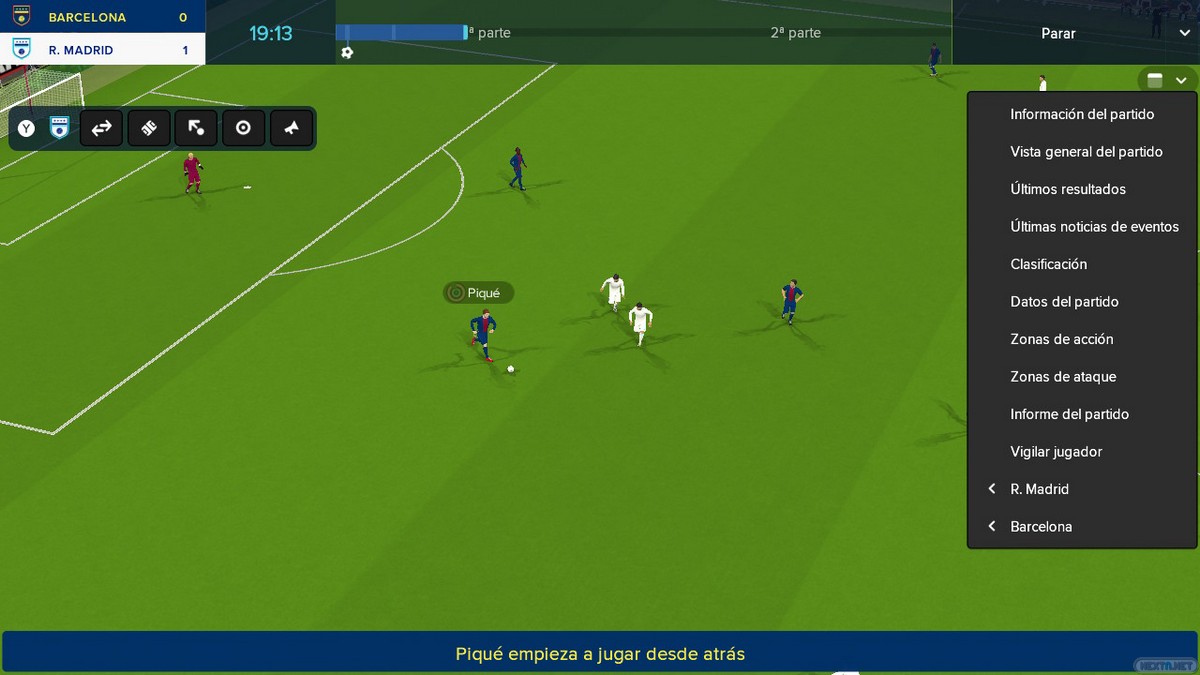This screenshot has width=1200, height=675.
Task: Select Datos del partido
Action: (1064, 302)
